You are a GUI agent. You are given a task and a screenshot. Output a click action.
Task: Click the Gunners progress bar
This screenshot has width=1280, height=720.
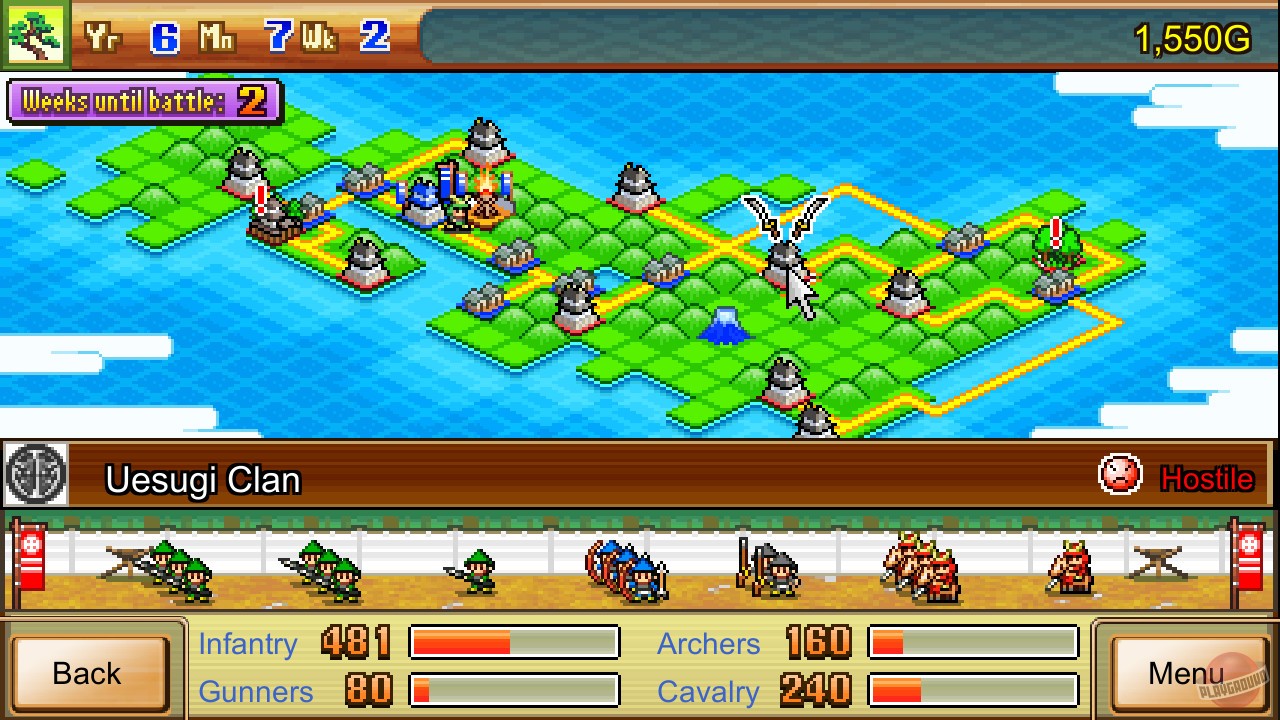click(513, 691)
